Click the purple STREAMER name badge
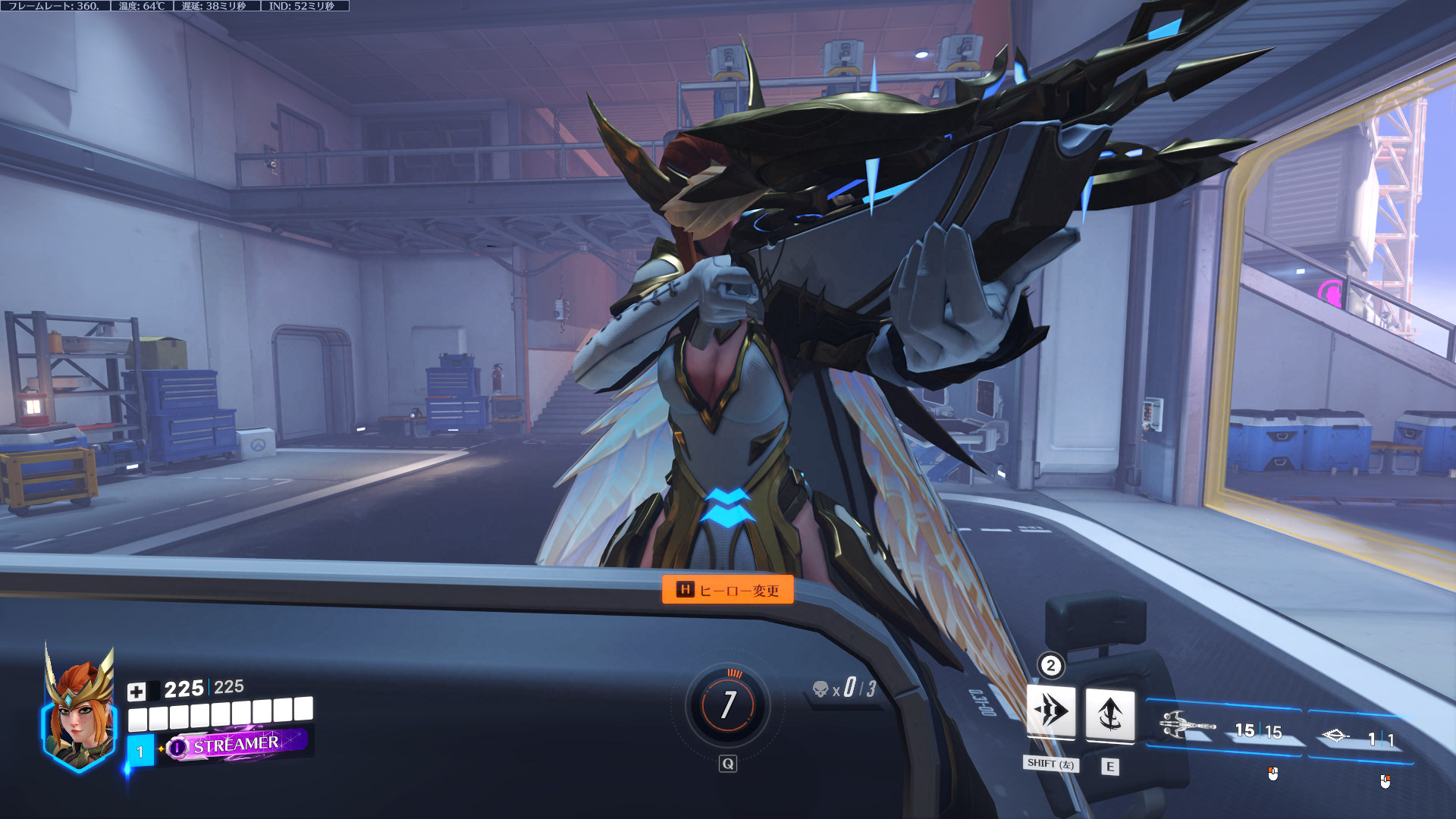This screenshot has height=819, width=1456. pos(237,745)
